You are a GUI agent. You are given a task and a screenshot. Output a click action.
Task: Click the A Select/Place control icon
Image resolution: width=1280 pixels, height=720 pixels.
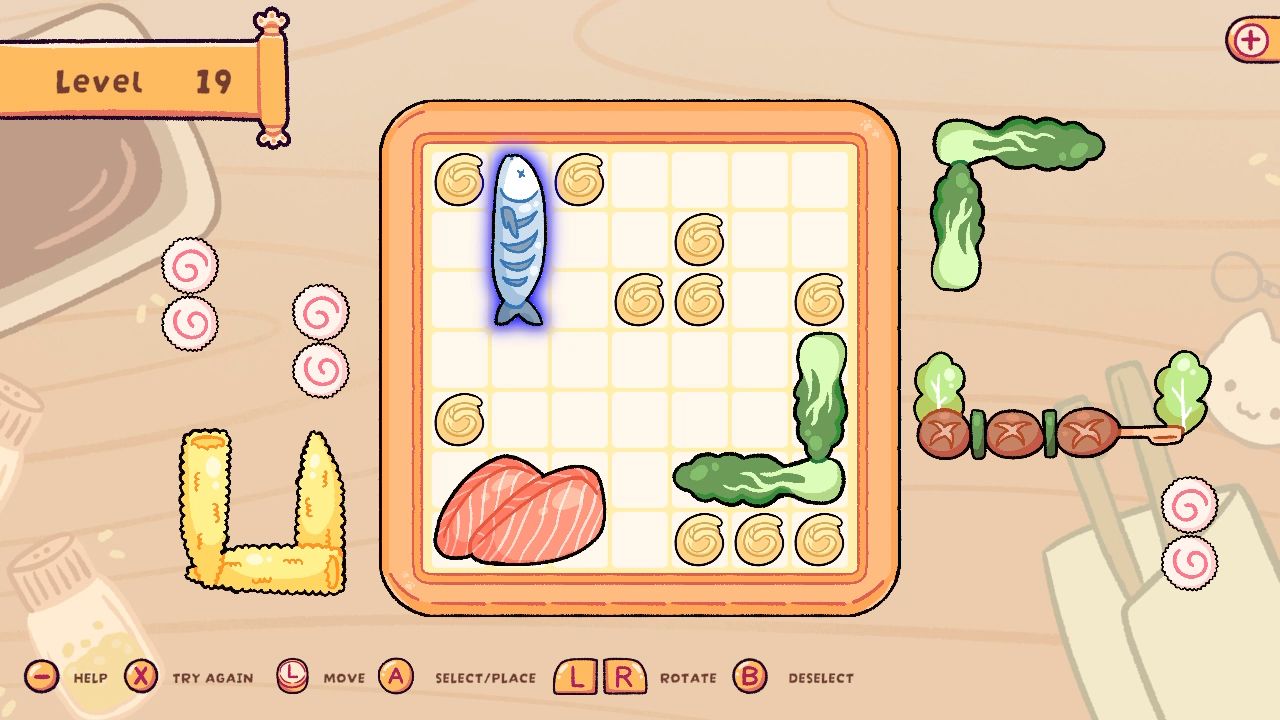coord(398,677)
